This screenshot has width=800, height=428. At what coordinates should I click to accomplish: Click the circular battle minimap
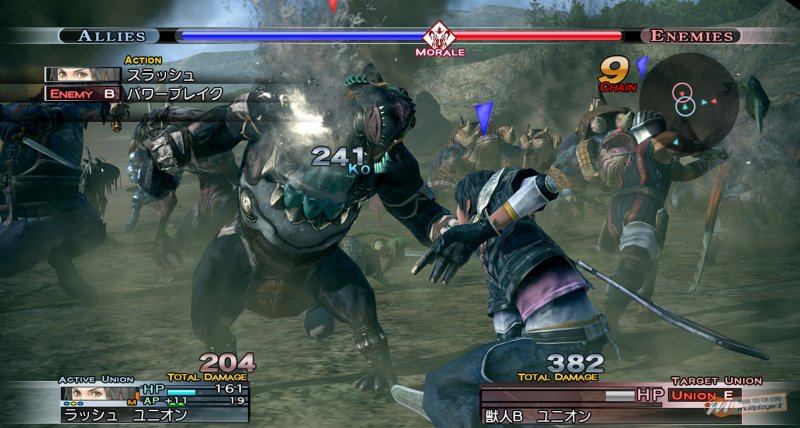[x=689, y=98]
